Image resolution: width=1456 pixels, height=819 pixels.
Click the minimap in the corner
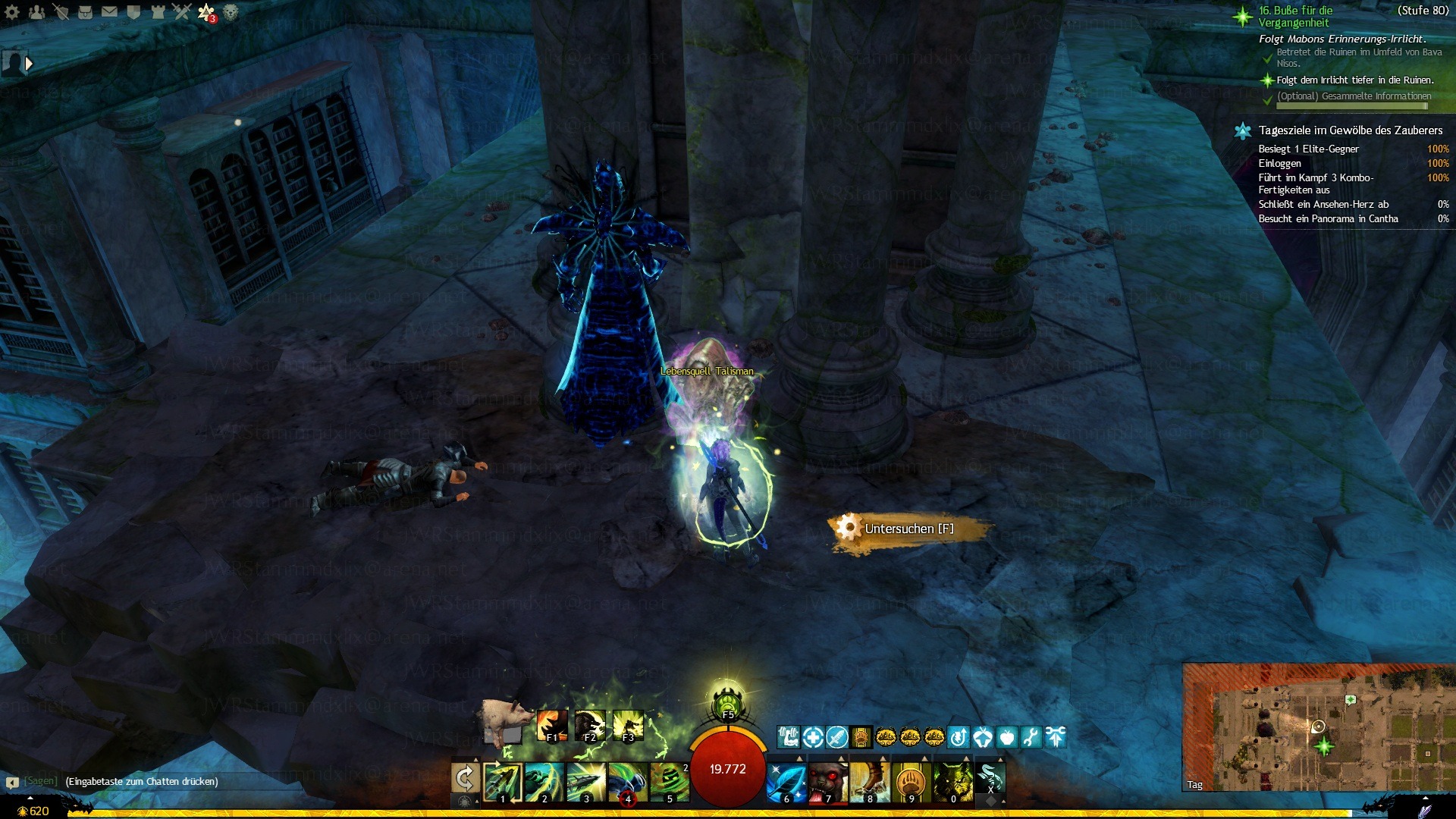[x=1318, y=728]
